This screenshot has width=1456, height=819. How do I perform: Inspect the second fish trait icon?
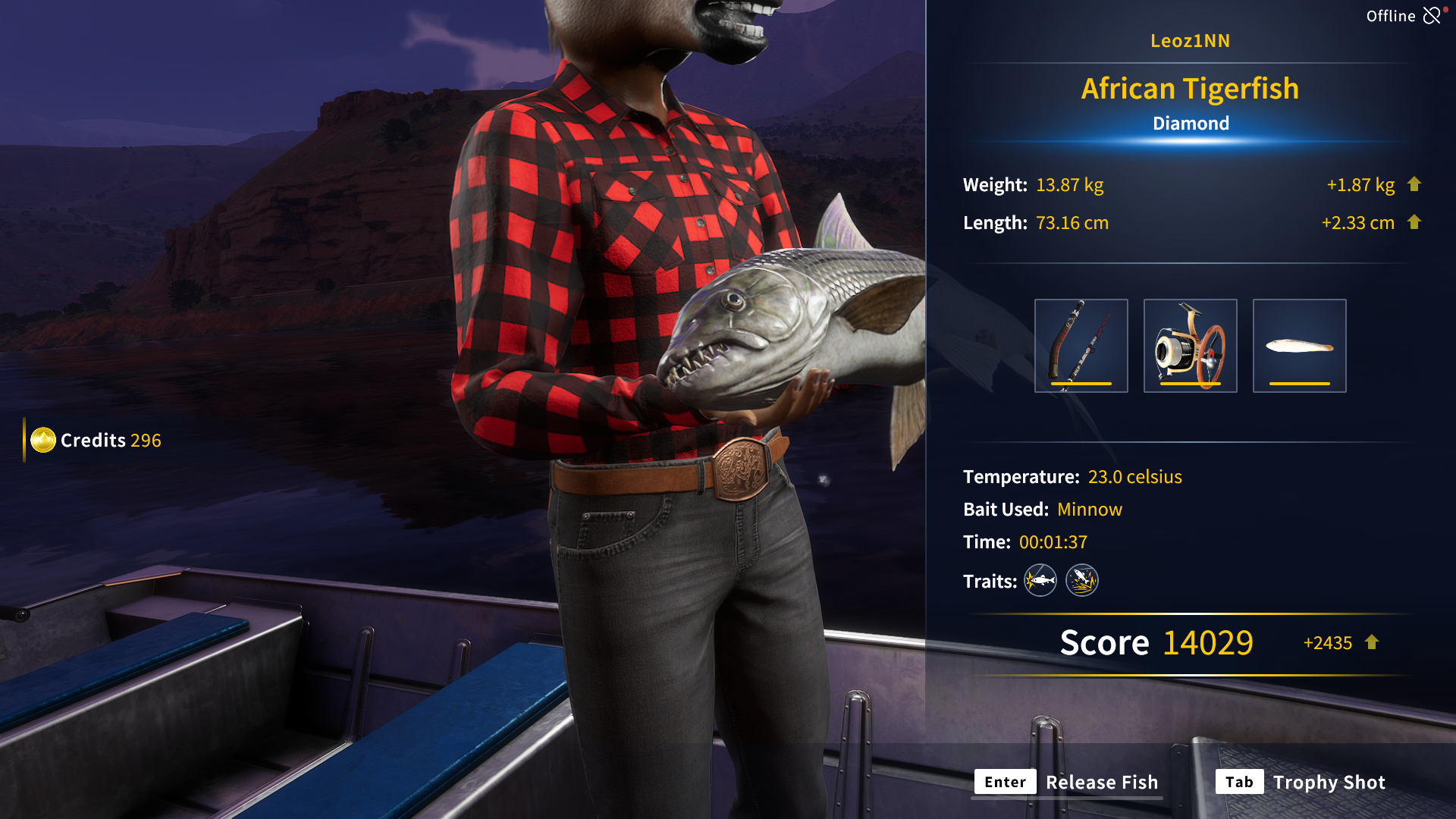click(1082, 581)
